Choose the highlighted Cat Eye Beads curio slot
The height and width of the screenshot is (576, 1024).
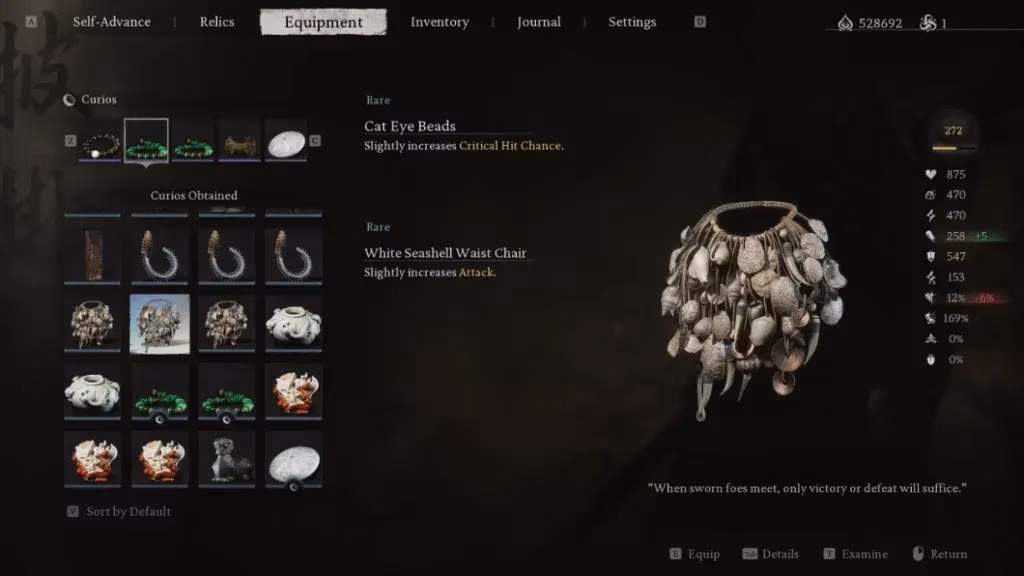point(146,142)
